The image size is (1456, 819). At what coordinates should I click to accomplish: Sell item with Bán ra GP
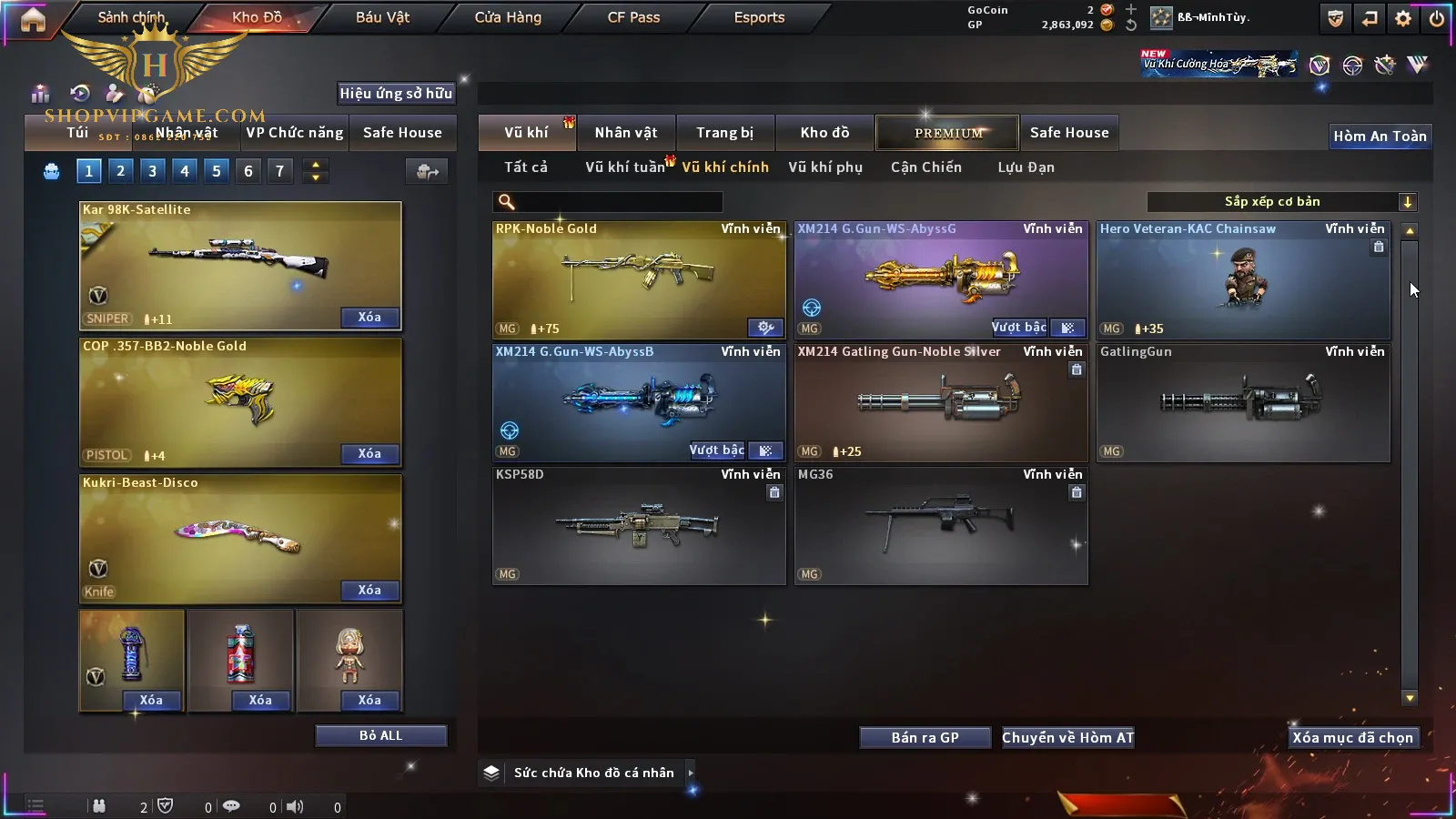[925, 738]
